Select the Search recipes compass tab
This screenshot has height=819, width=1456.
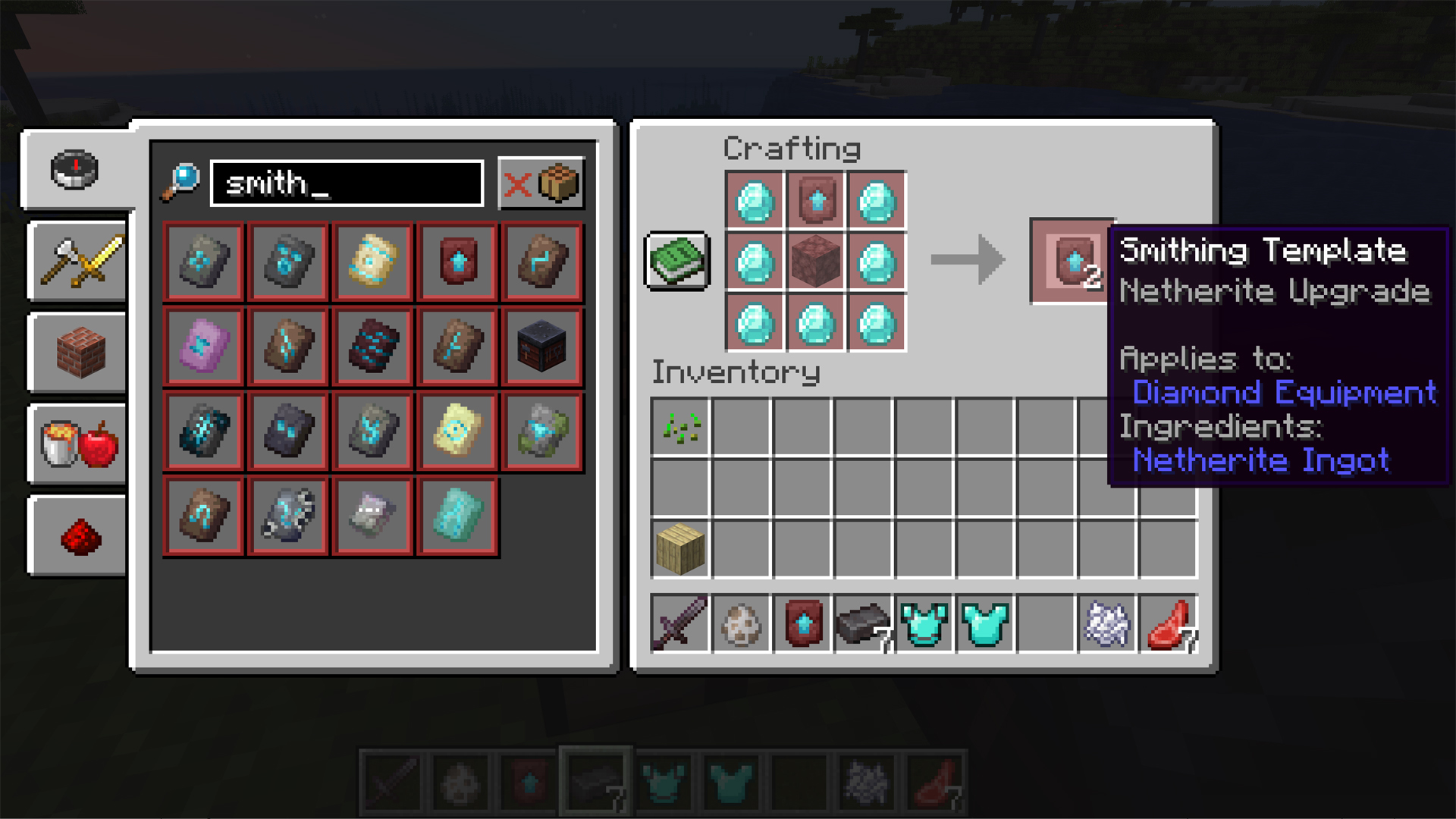coord(74,169)
